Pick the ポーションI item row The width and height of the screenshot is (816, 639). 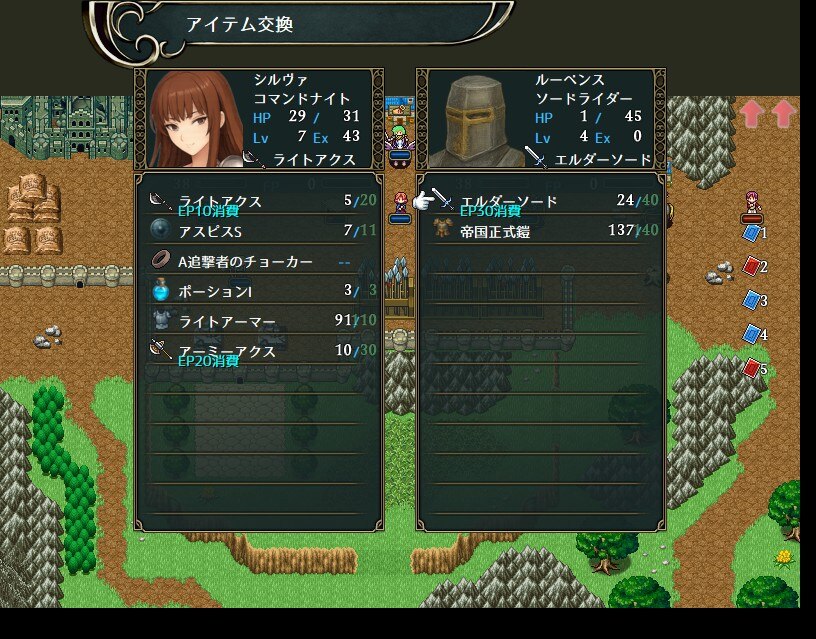(259, 291)
